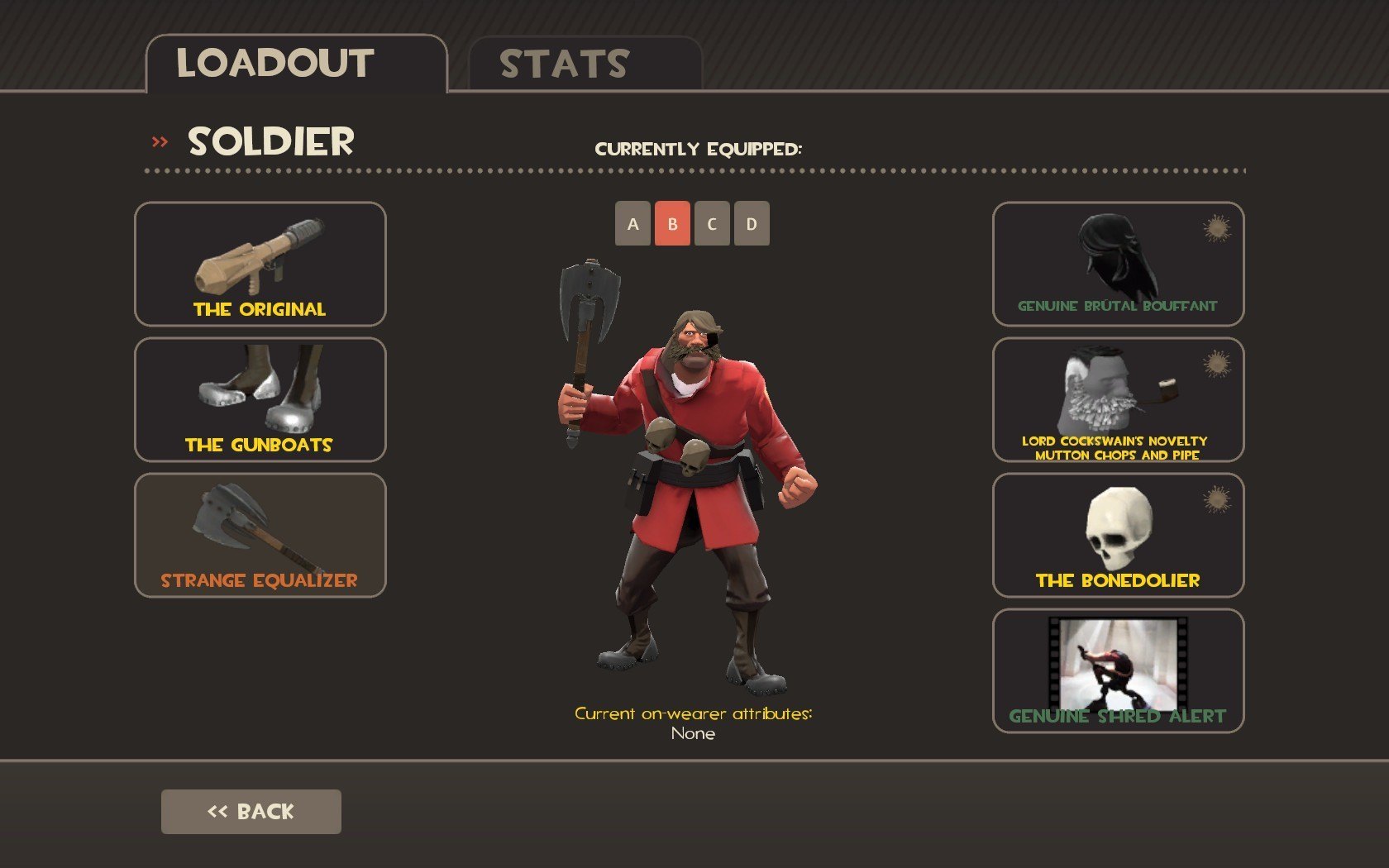The width and height of the screenshot is (1389, 868).
Task: Choose The Gunboats secondary slot
Action: 260,399
